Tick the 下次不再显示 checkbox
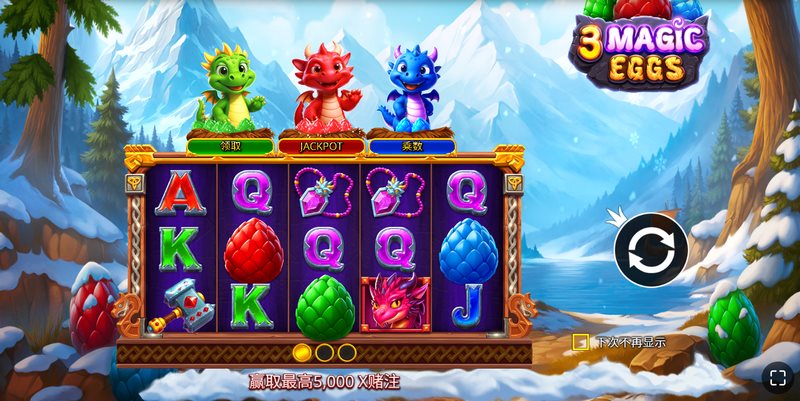The height and width of the screenshot is (401, 800). pos(580,342)
